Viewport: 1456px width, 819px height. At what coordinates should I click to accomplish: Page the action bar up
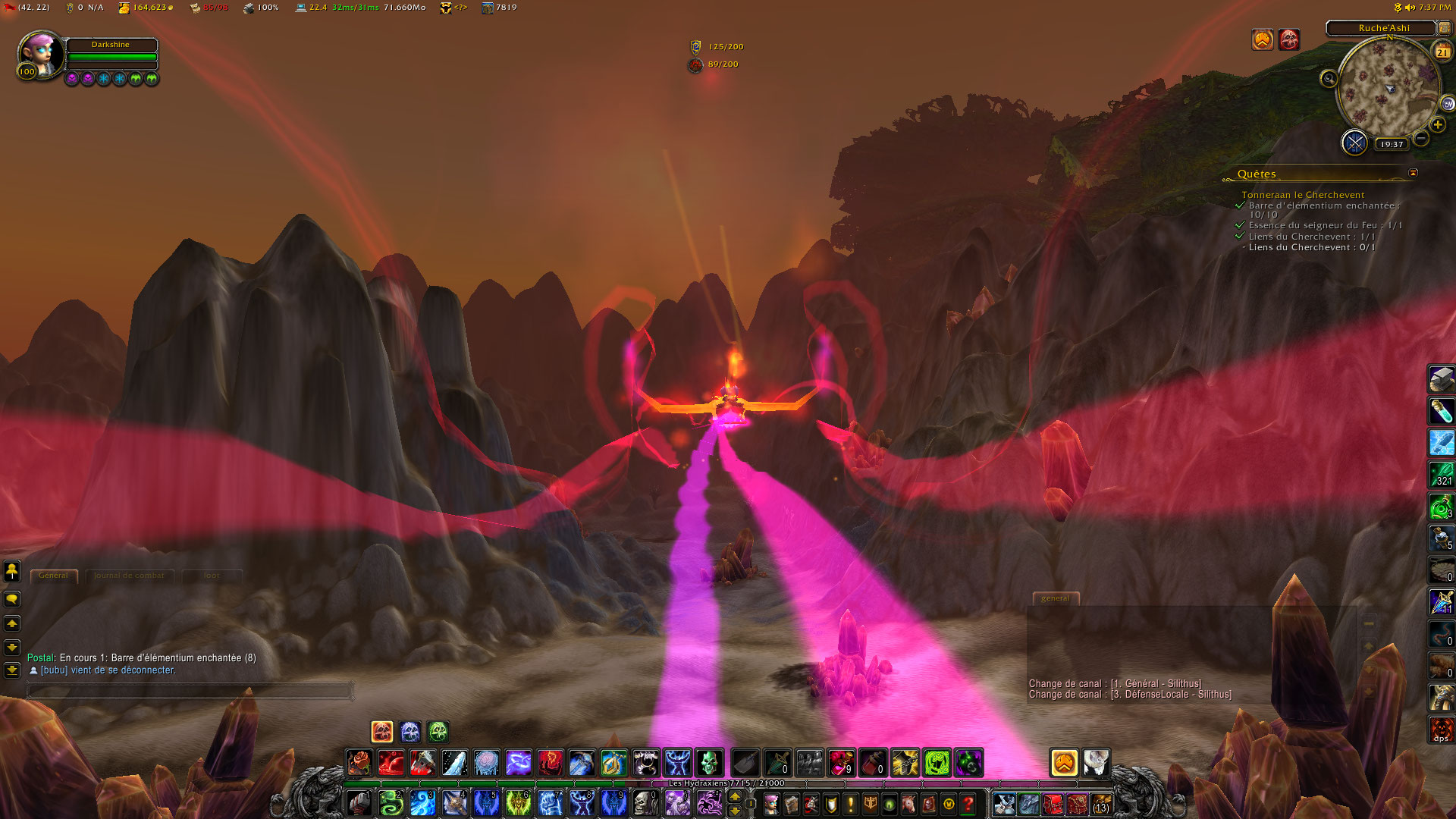734,795
